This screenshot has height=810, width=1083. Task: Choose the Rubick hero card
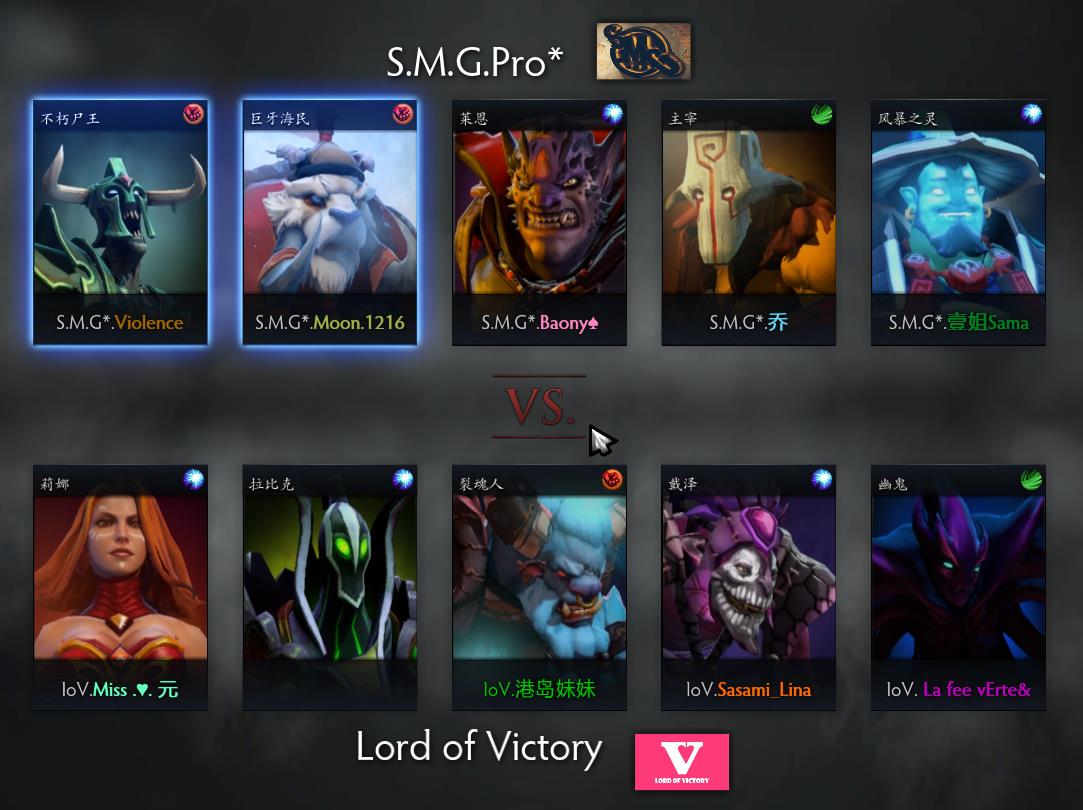click(x=330, y=587)
